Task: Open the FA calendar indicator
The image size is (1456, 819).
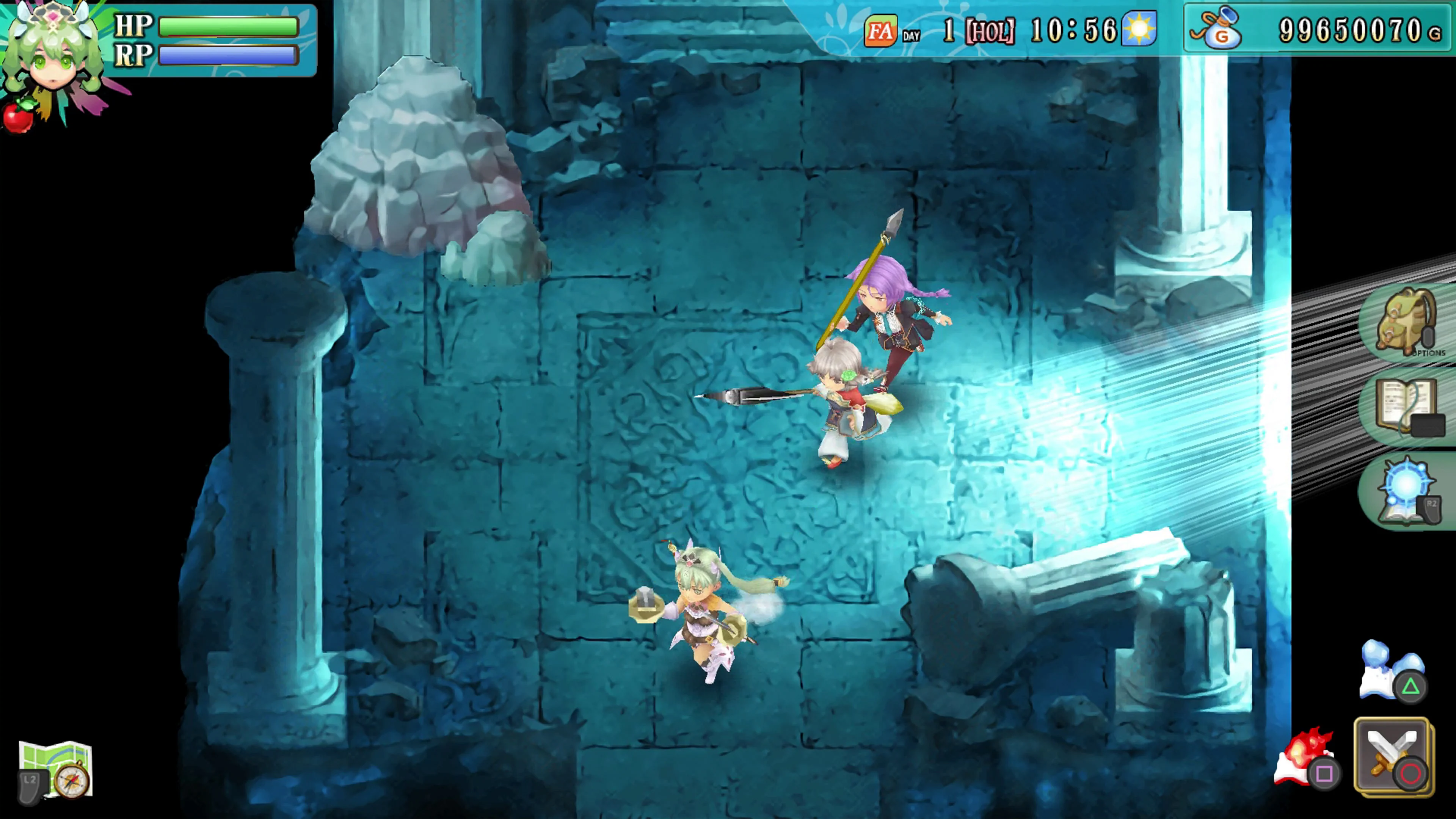Action: (882, 30)
